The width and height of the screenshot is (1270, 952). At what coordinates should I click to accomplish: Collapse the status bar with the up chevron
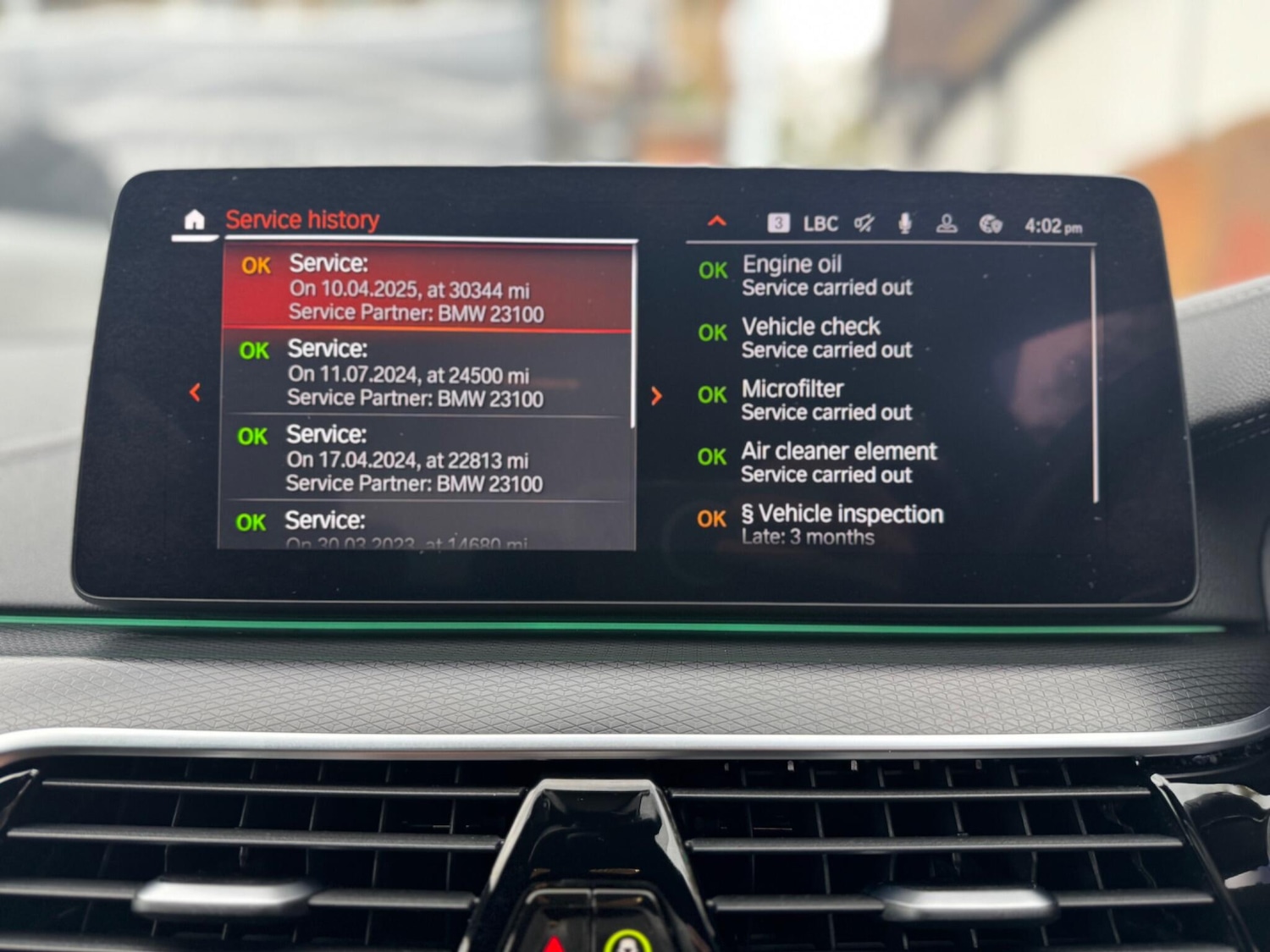pos(717,221)
